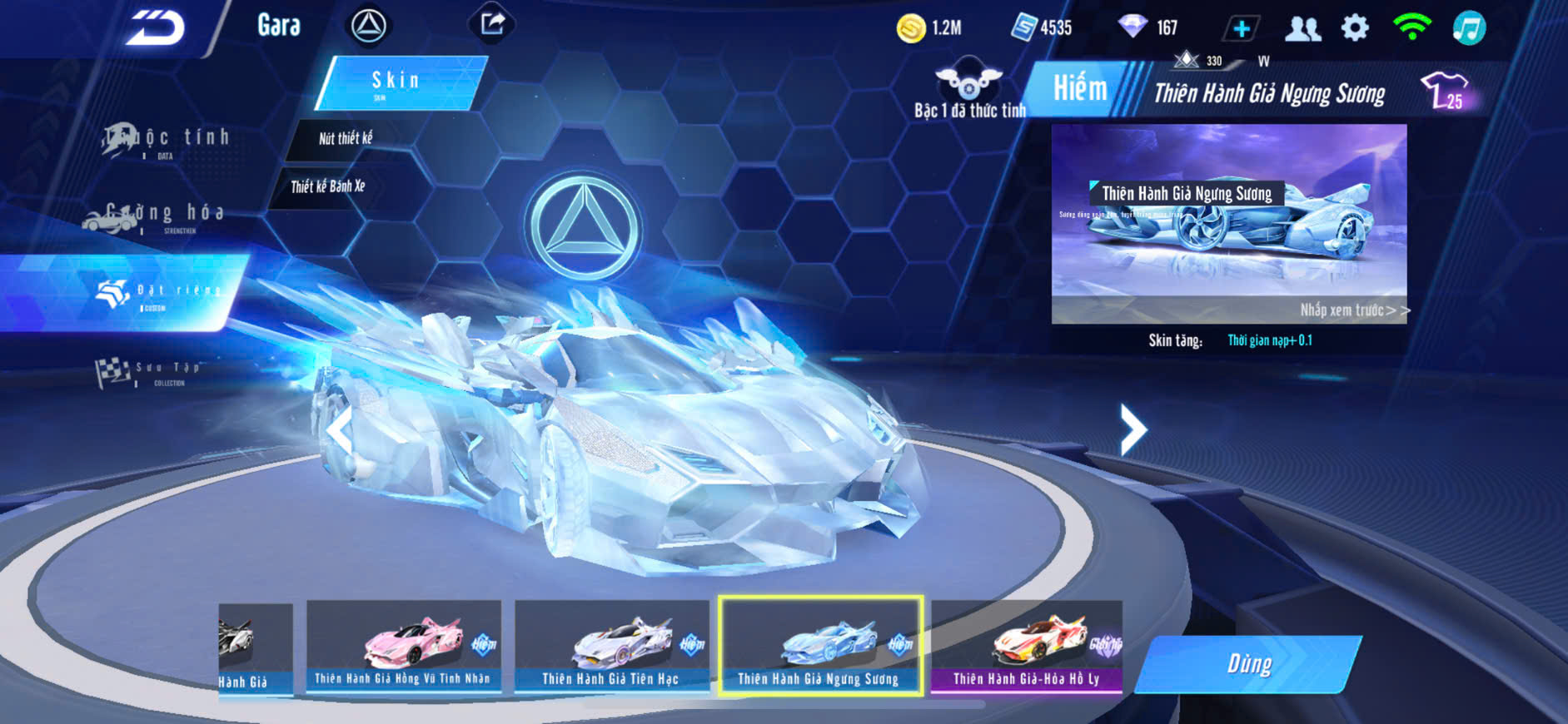Viewport: 1568px width, 724px height.
Task: Open the Sưu Tập collection section
Action: (150, 372)
